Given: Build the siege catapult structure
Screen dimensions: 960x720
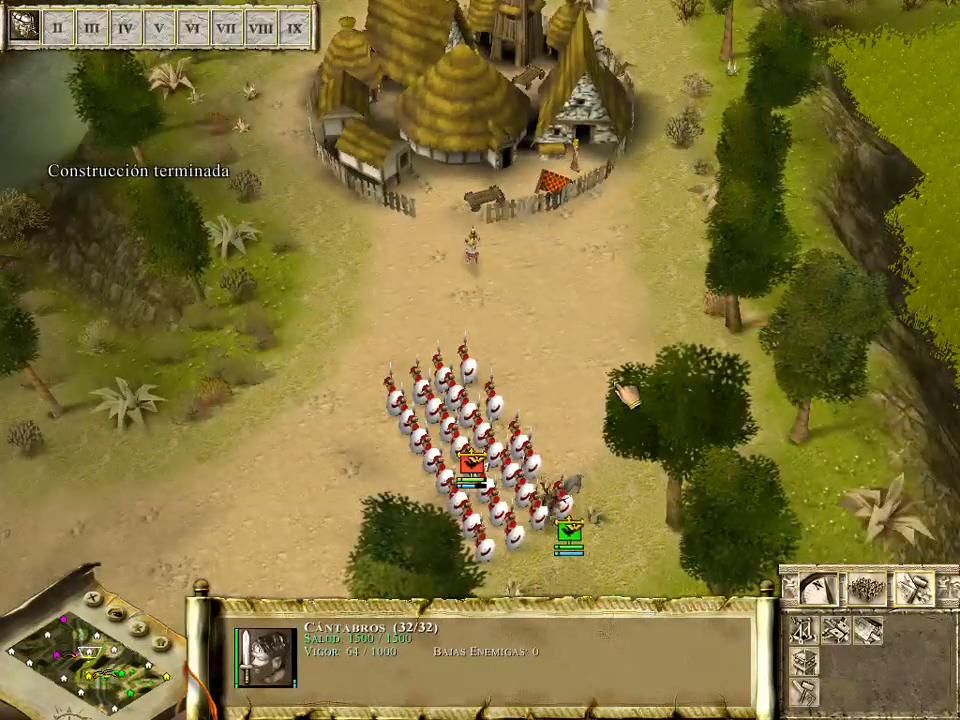Looking at the screenshot, I should [x=804, y=629].
